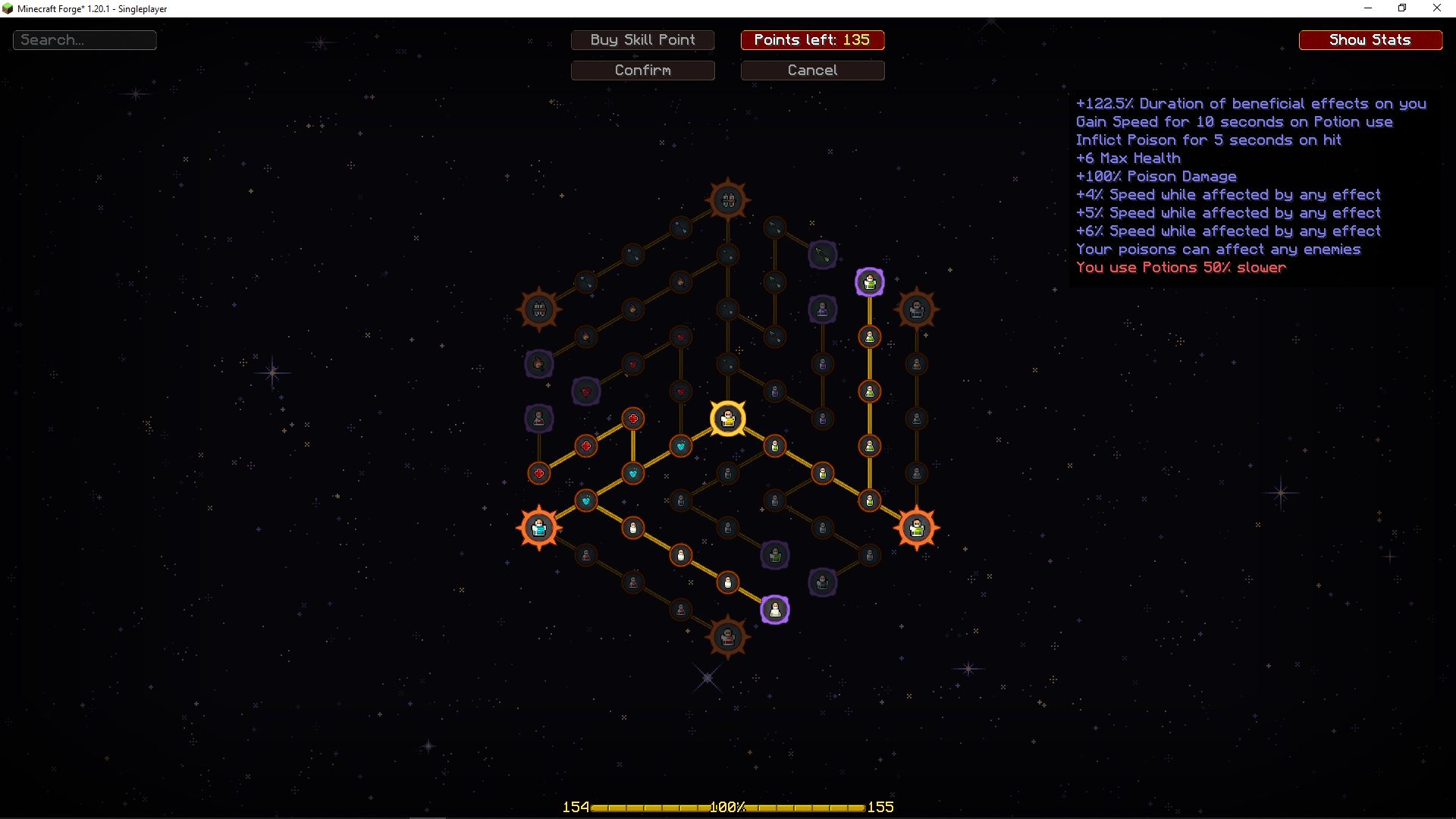The image size is (1456, 819).
Task: Open the Show Stats panel
Action: [1370, 40]
